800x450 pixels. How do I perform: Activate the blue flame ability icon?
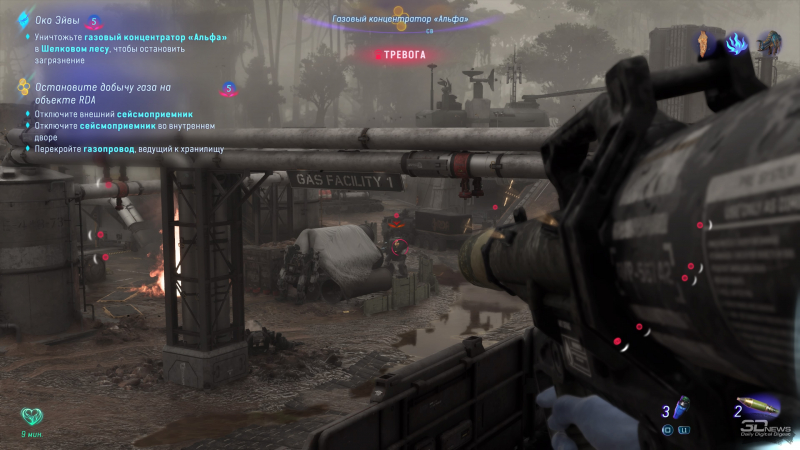pos(737,43)
